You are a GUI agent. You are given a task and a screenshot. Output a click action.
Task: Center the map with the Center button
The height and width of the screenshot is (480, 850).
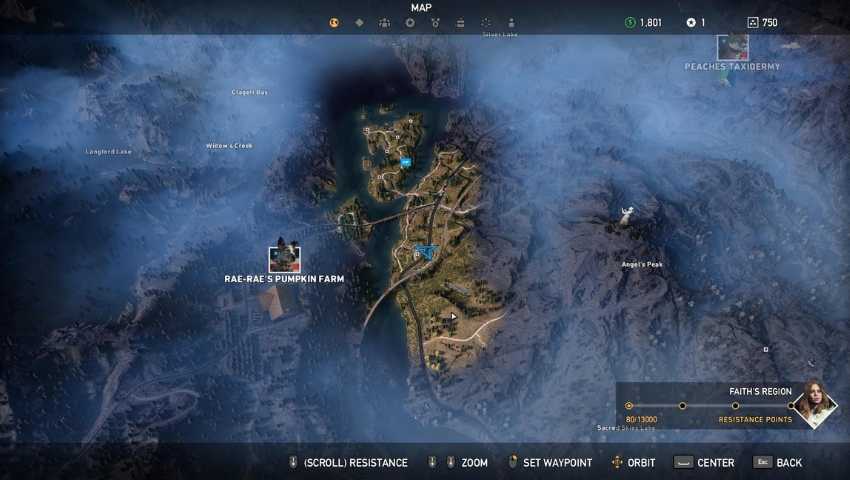(x=704, y=463)
